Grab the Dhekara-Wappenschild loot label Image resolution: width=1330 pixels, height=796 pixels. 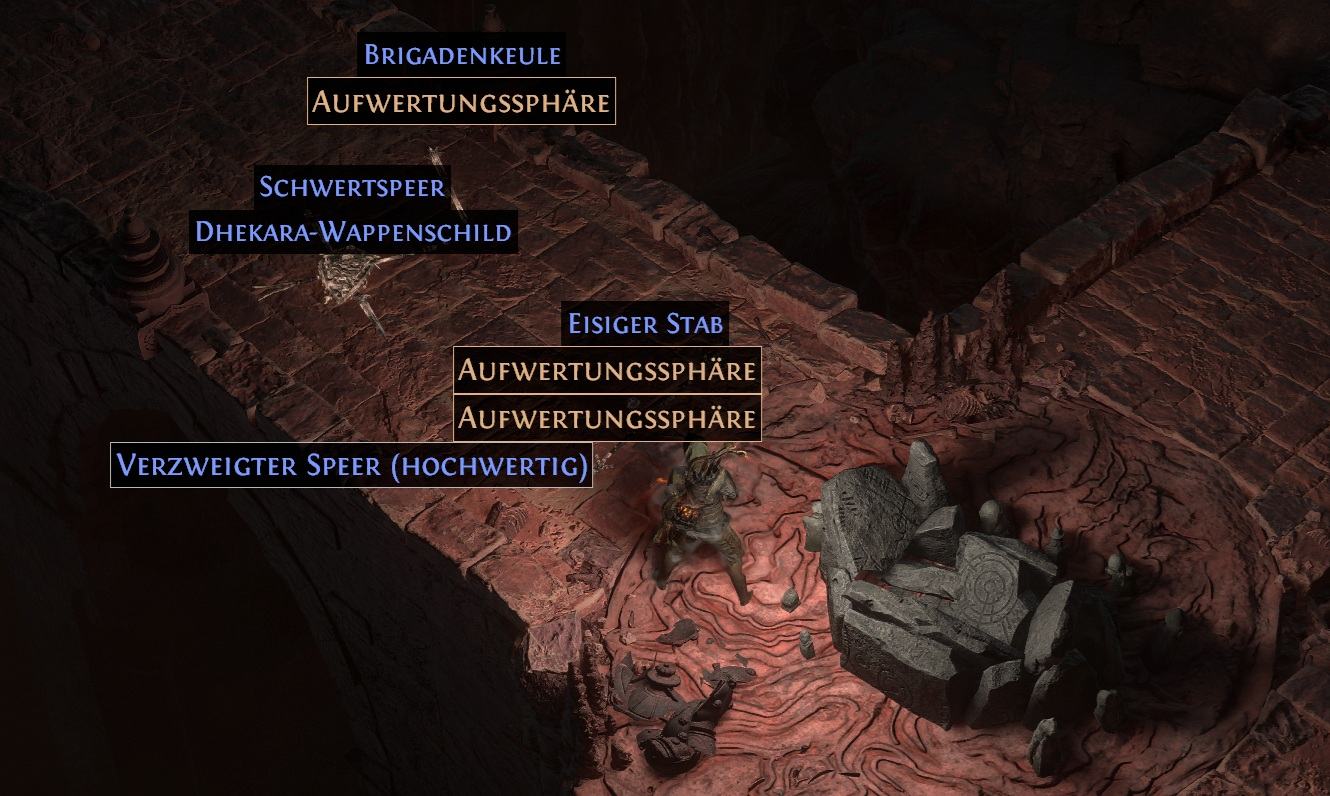[354, 232]
